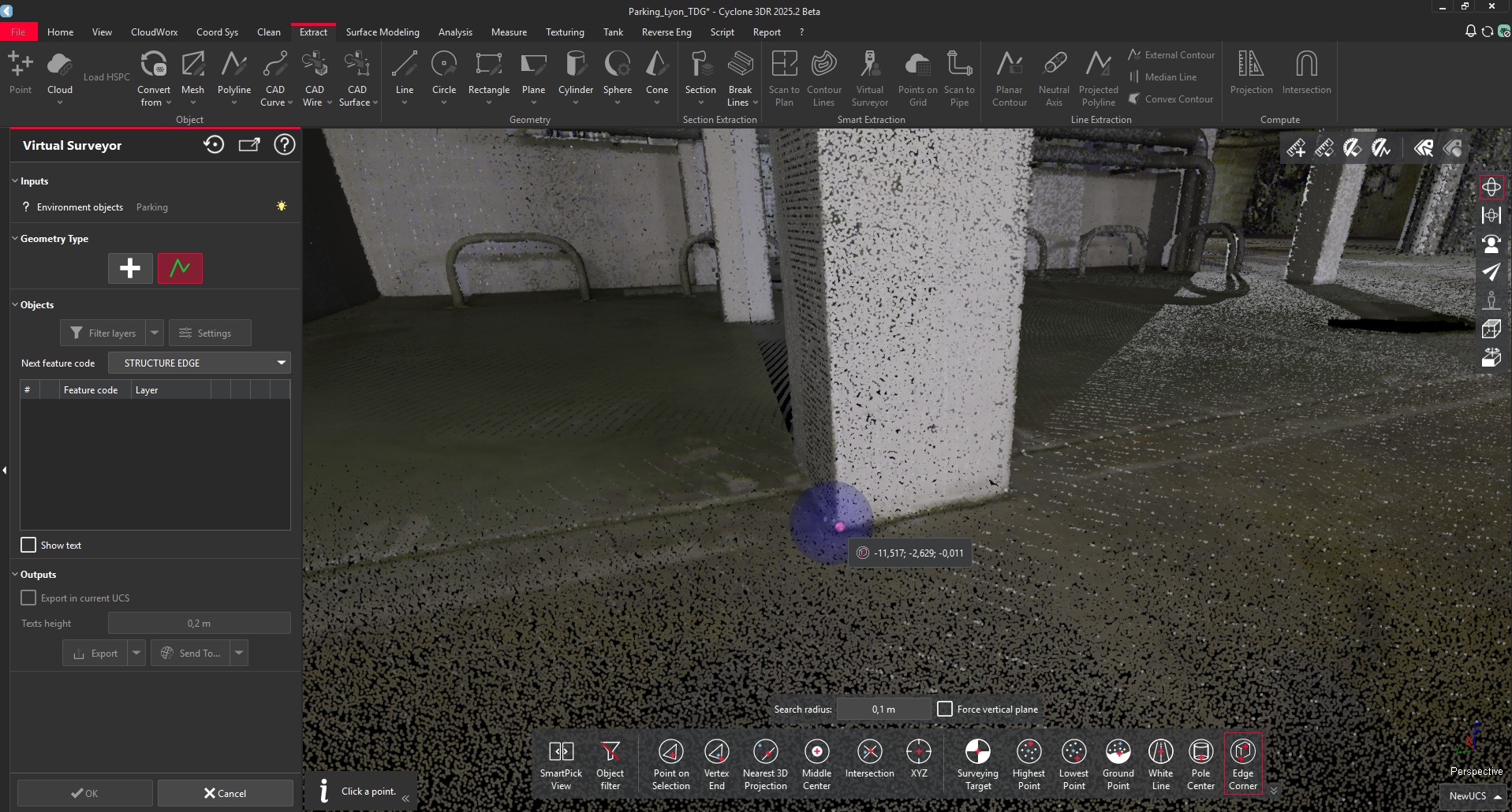Activate the Planar Contour extraction
1512x812 pixels.
tap(1010, 76)
